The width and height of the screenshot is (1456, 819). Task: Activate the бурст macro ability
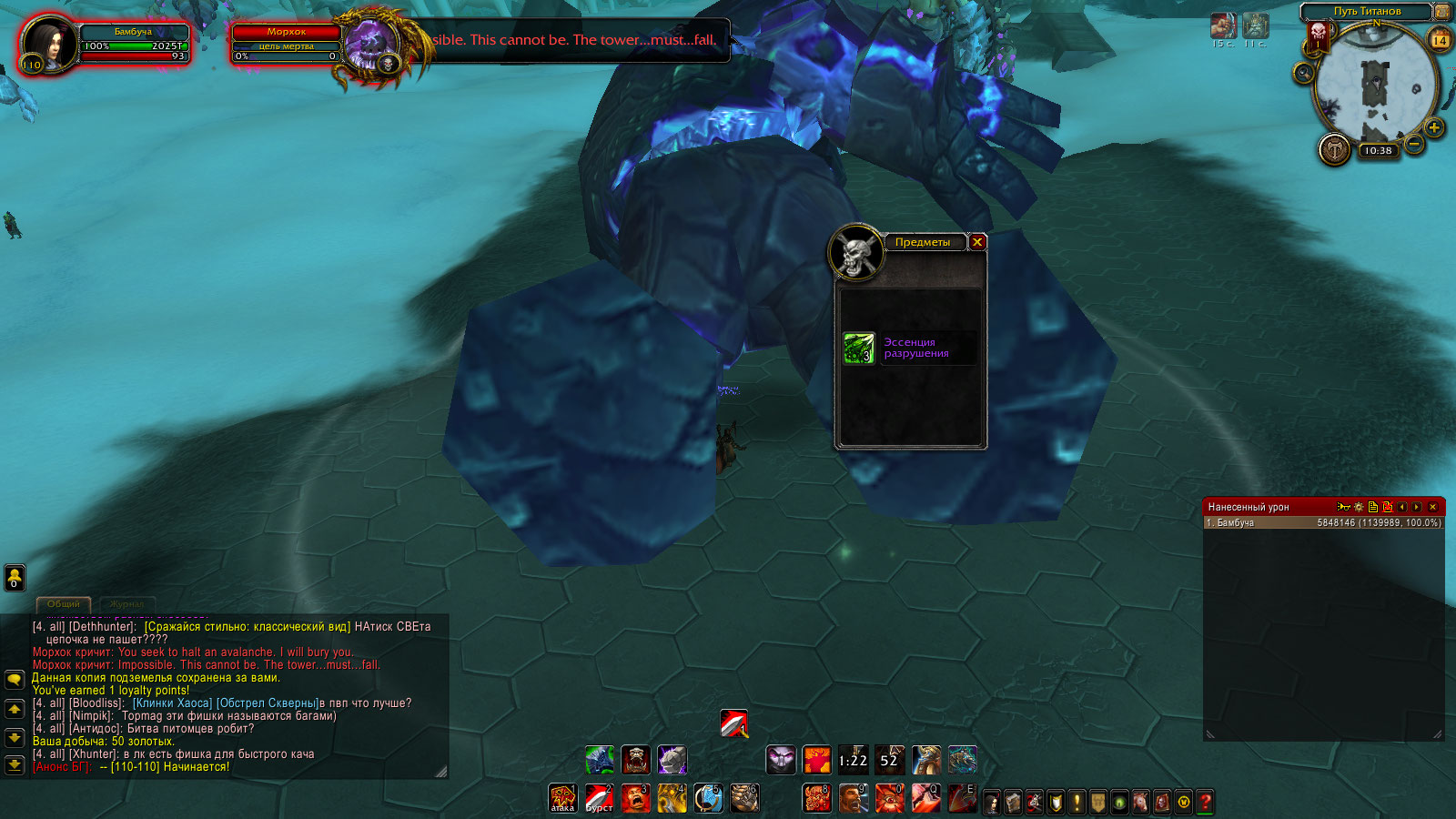tap(599, 798)
